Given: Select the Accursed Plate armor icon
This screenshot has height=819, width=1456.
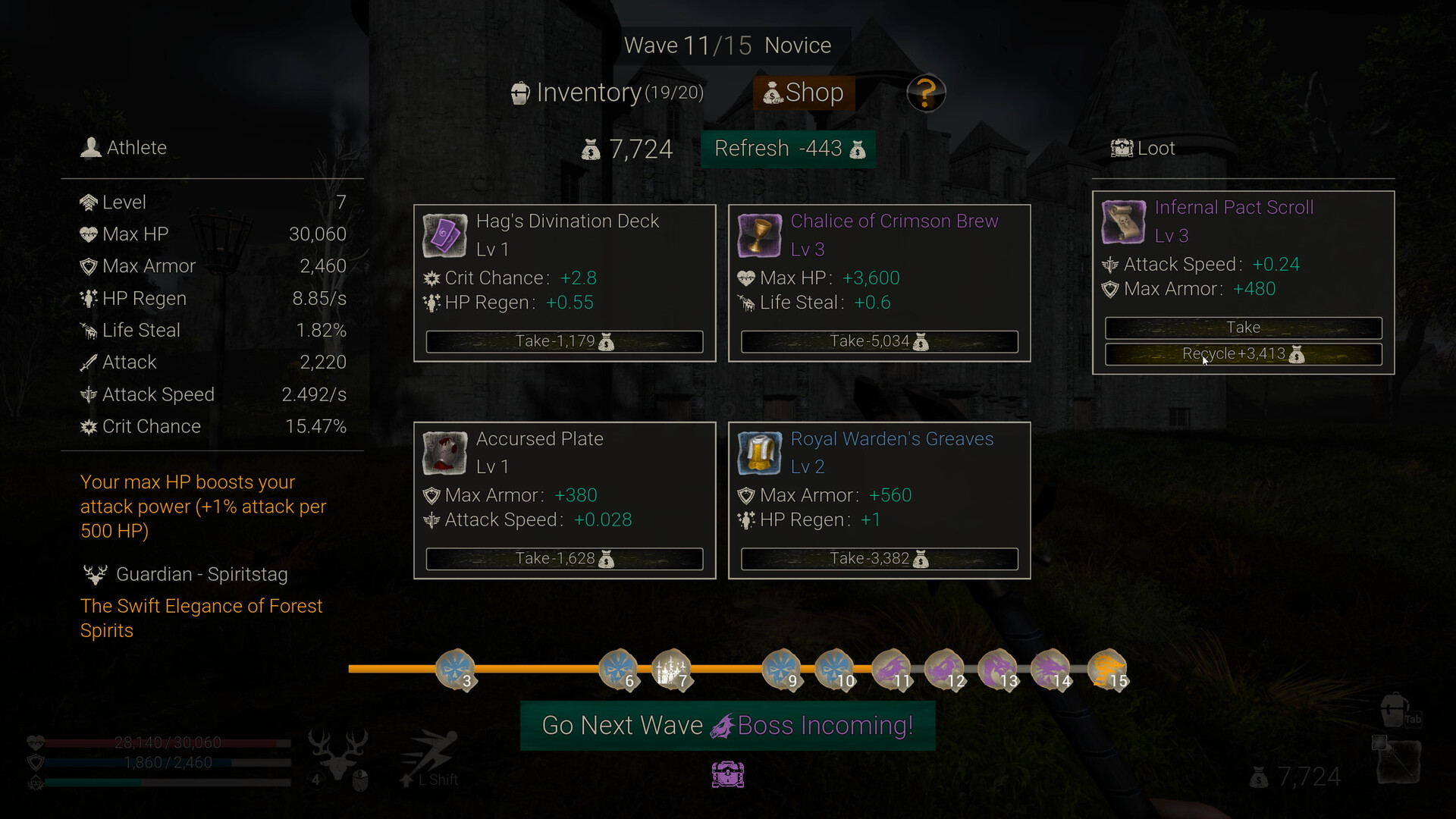Looking at the screenshot, I should 444,453.
